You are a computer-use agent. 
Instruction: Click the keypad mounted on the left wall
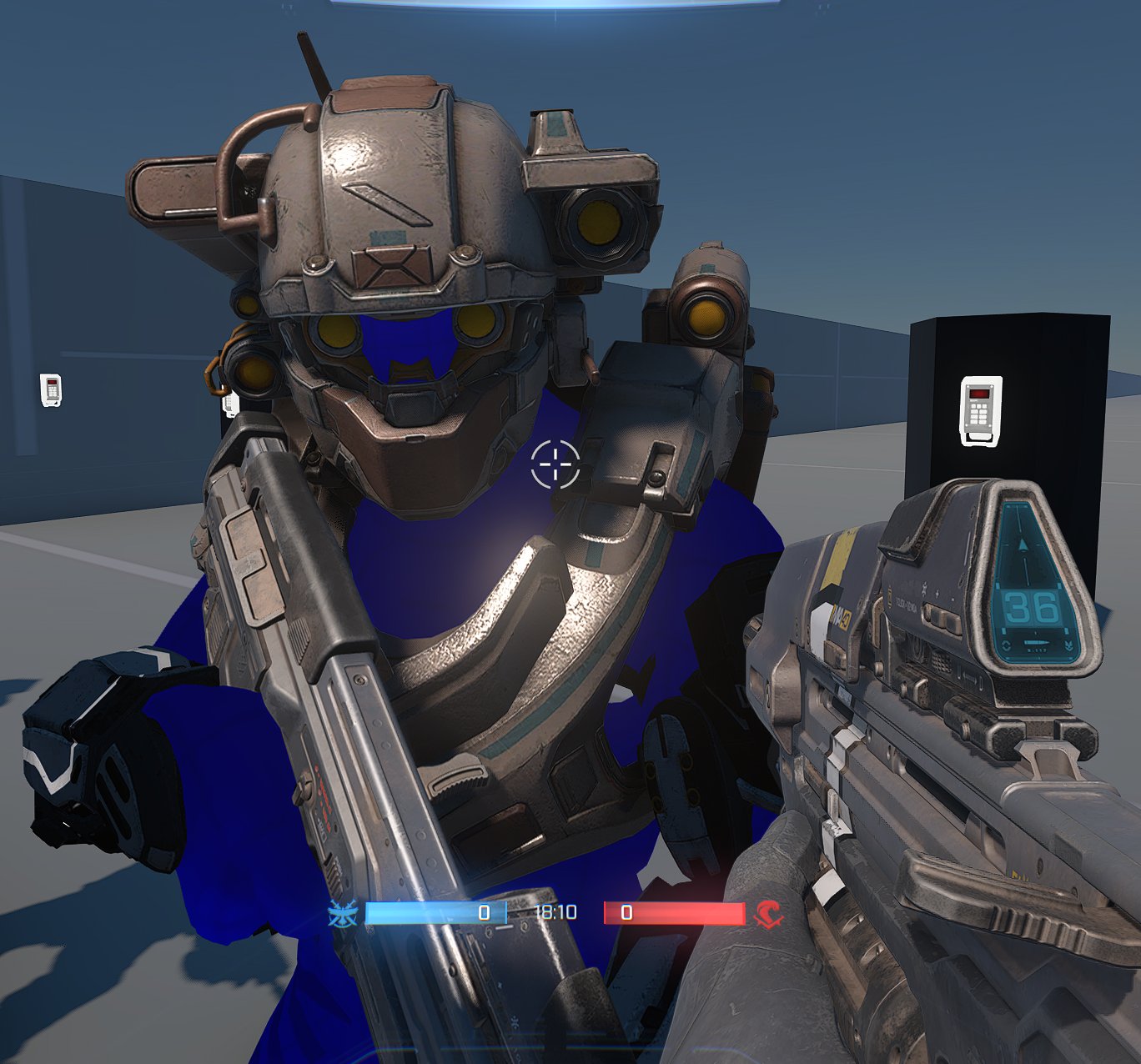[52, 389]
